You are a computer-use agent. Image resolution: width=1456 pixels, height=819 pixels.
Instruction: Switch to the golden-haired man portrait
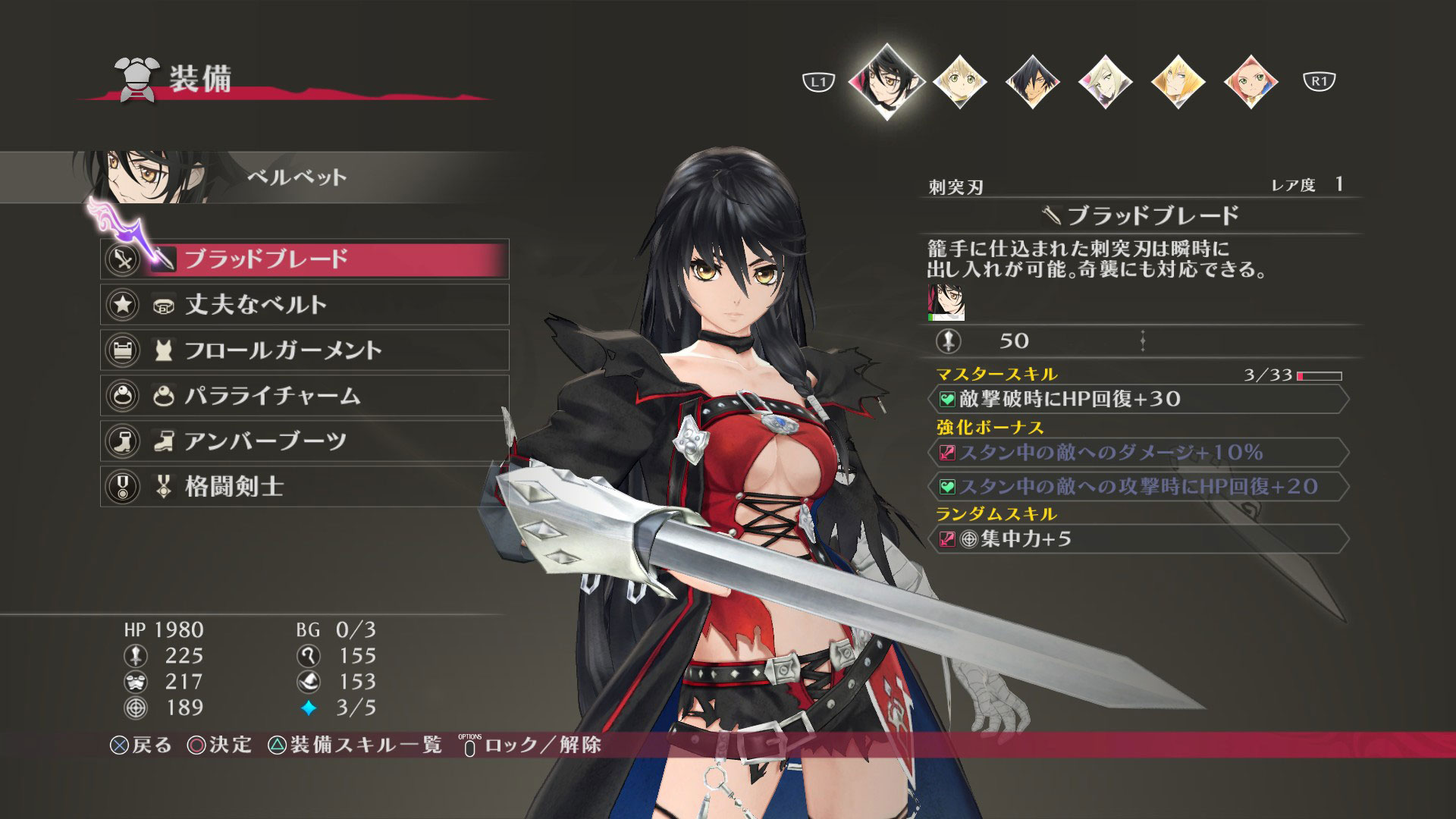[1178, 82]
